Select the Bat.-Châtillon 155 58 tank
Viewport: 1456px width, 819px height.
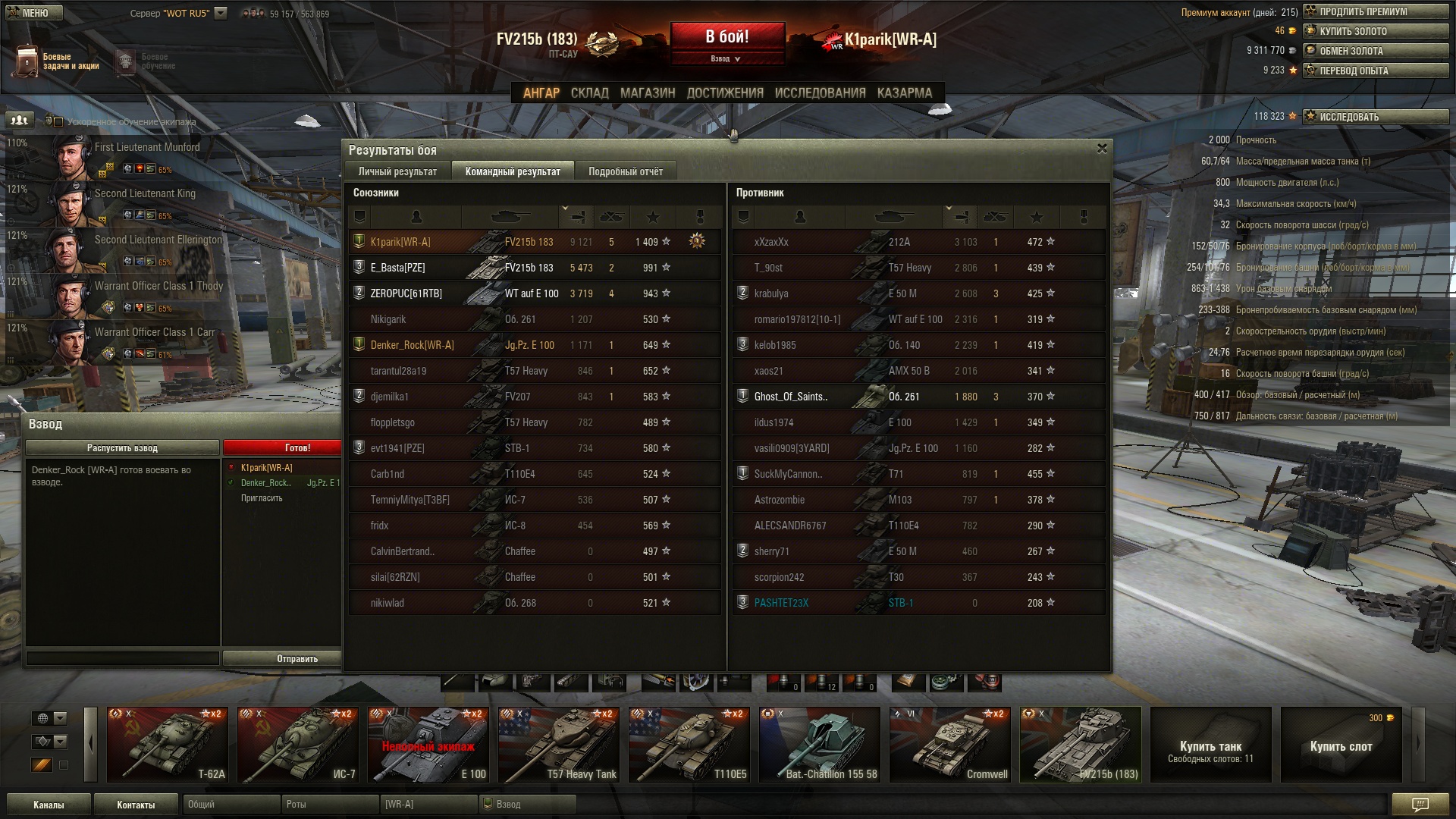pos(819,745)
